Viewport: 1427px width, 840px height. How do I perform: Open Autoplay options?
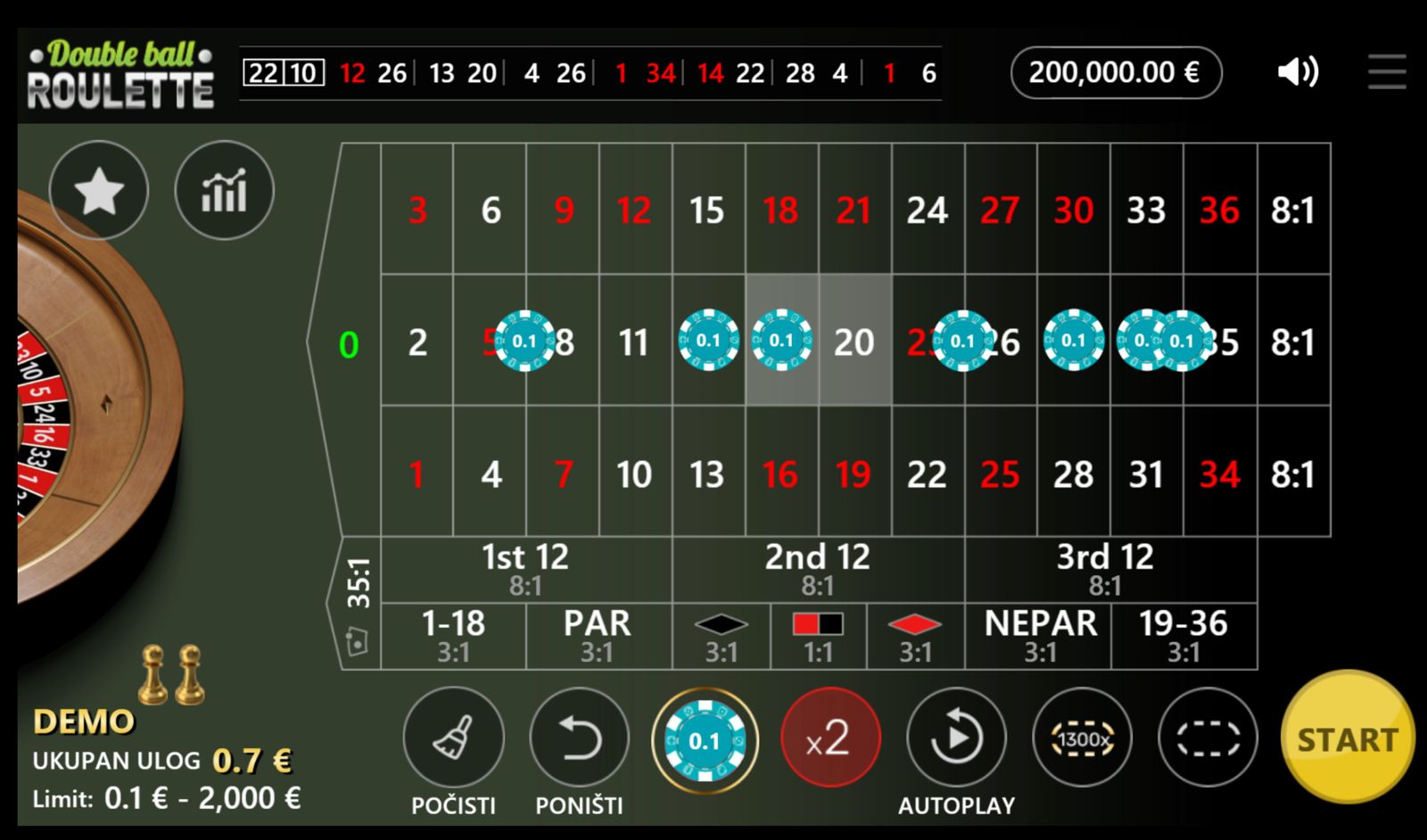click(x=956, y=738)
